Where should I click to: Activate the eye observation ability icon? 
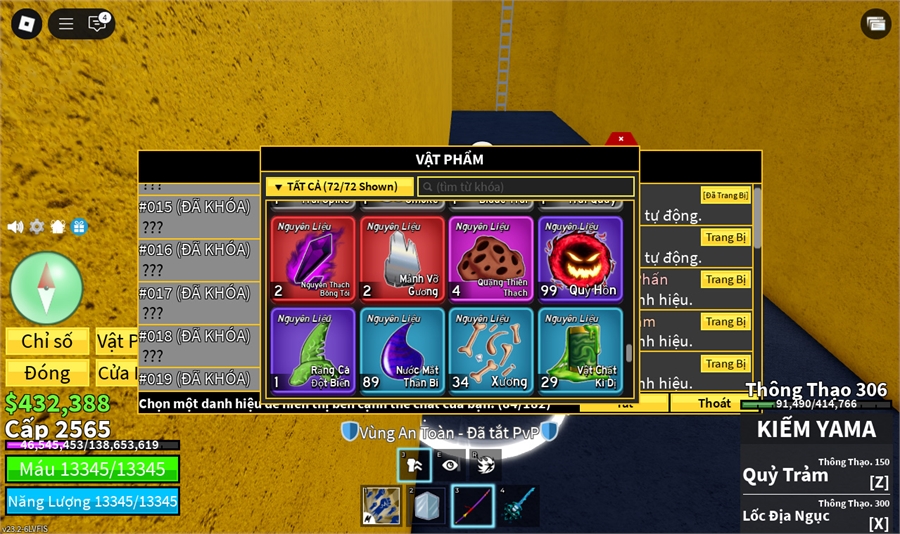[450, 465]
